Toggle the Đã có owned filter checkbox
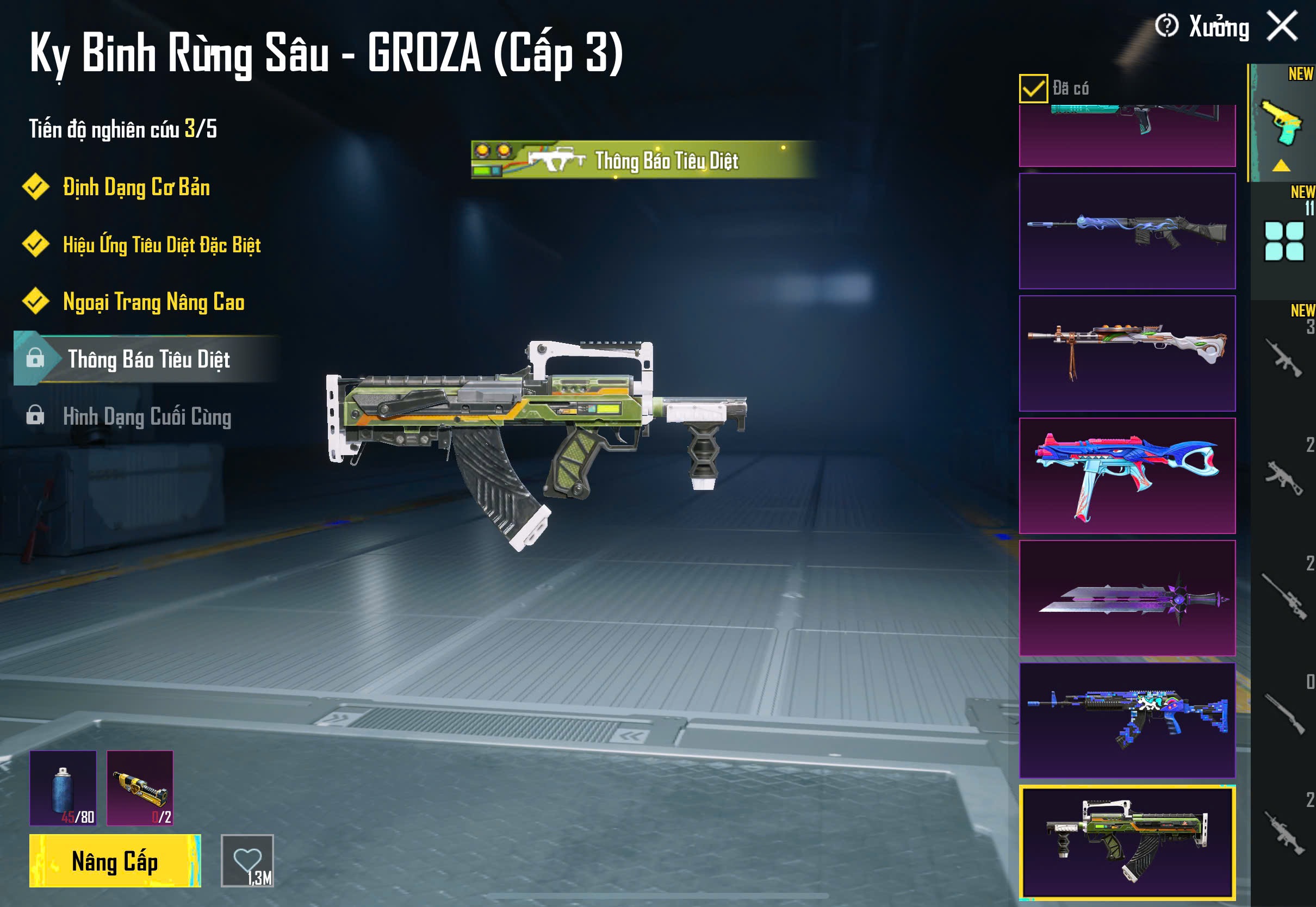The width and height of the screenshot is (1316, 907). [1033, 89]
